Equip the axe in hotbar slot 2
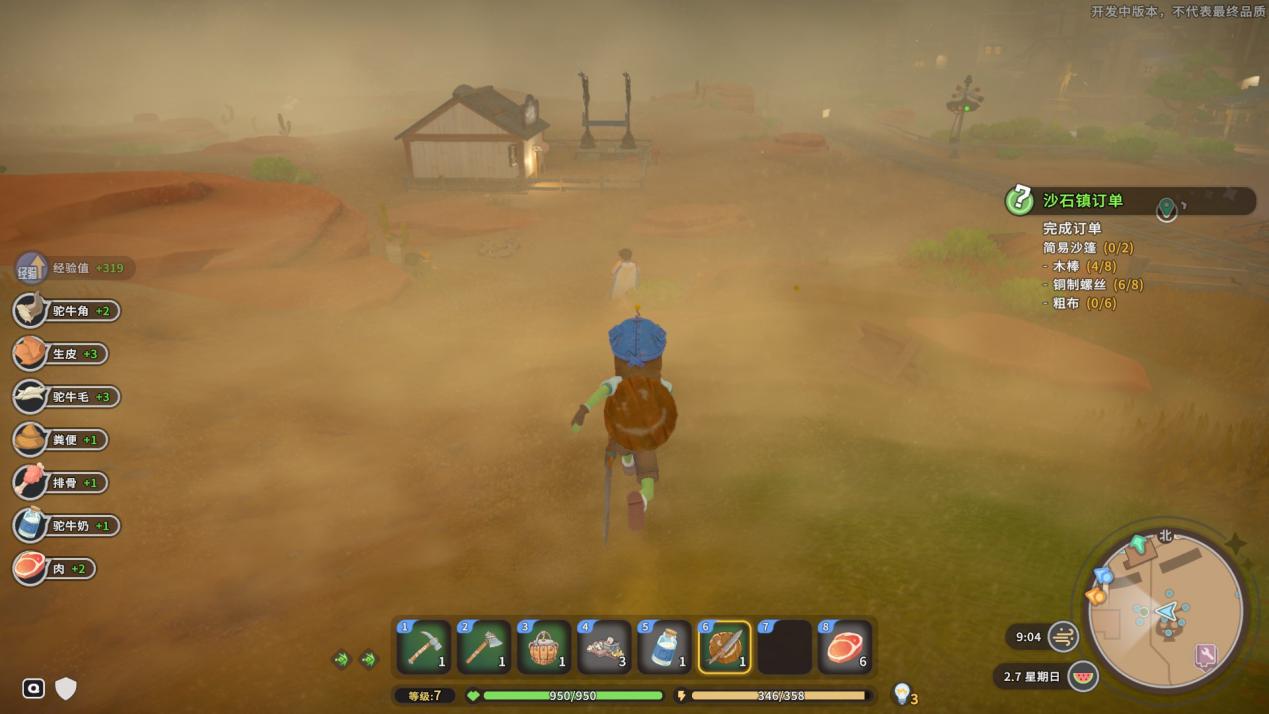The width and height of the screenshot is (1269, 714). pos(484,647)
